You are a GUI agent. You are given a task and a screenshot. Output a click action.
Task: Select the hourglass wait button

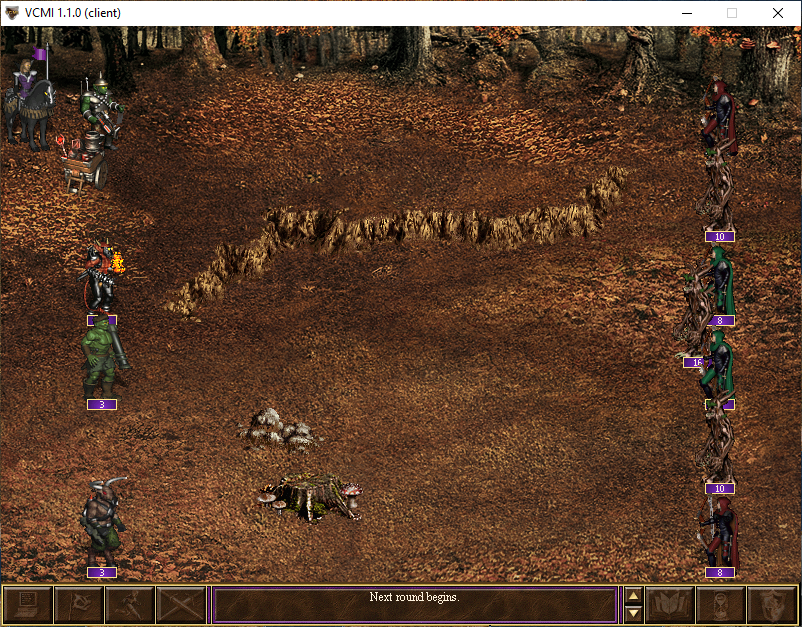point(721,605)
